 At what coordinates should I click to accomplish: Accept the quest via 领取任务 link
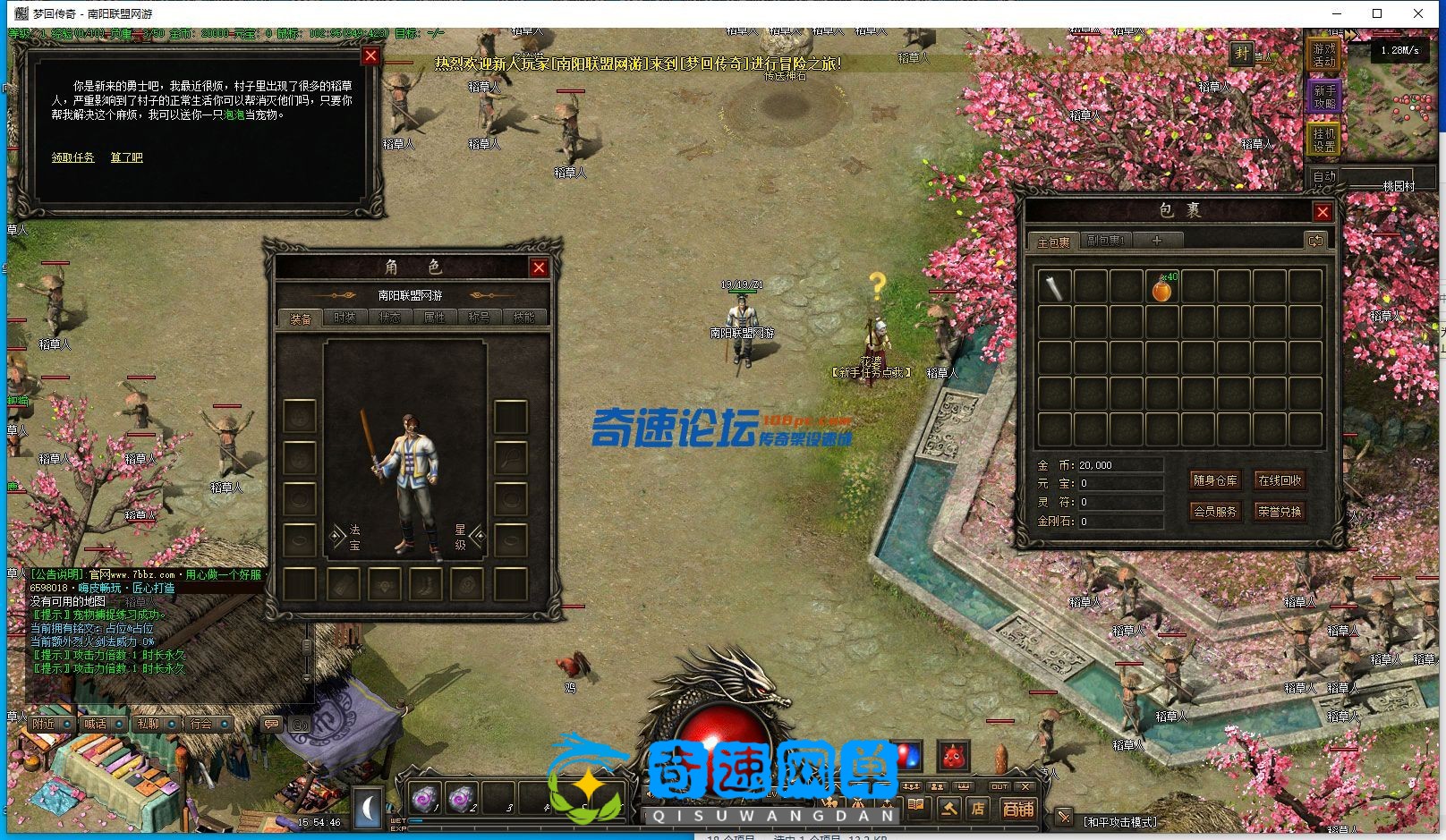pos(72,157)
